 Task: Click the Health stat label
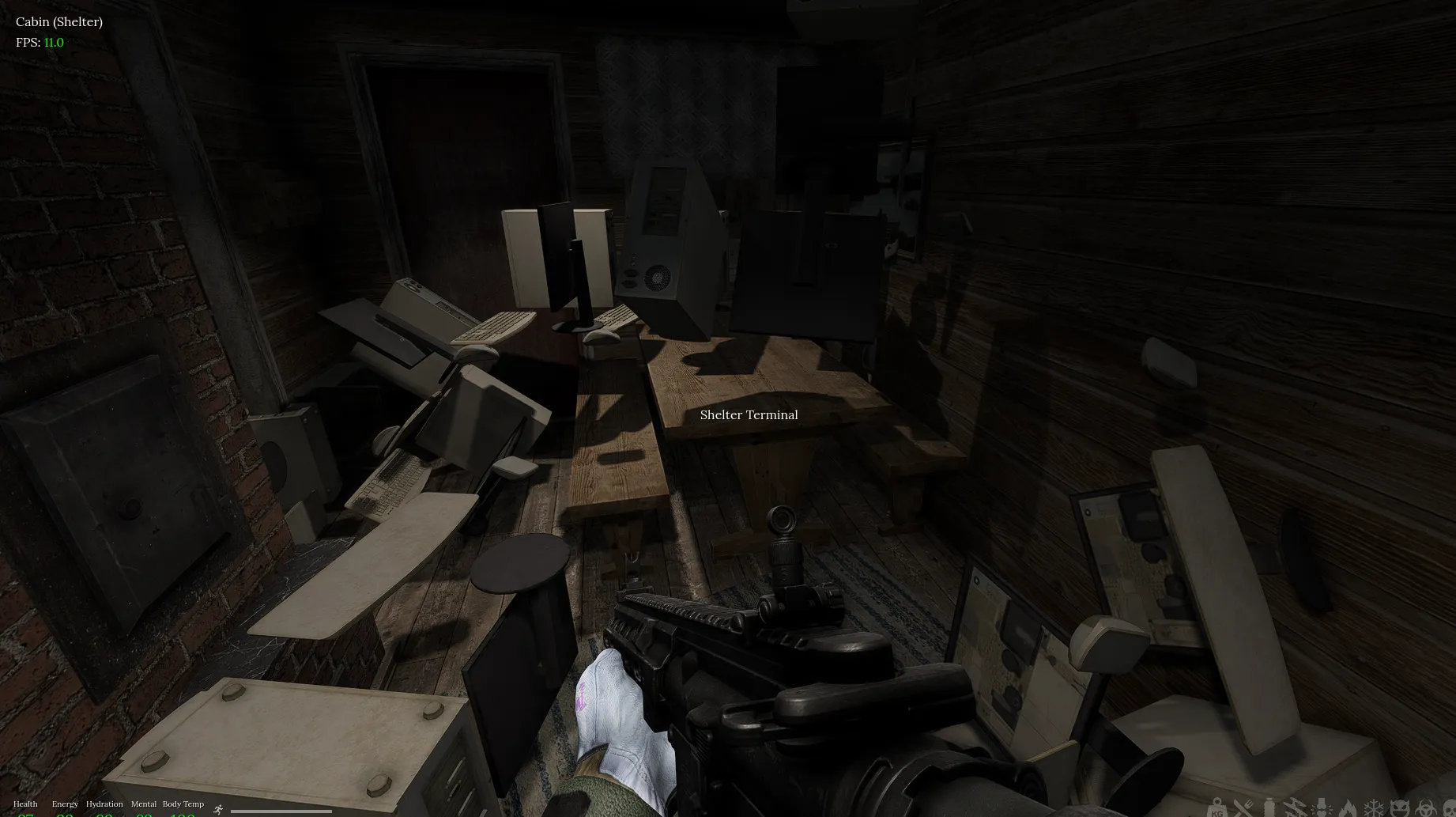(25, 804)
